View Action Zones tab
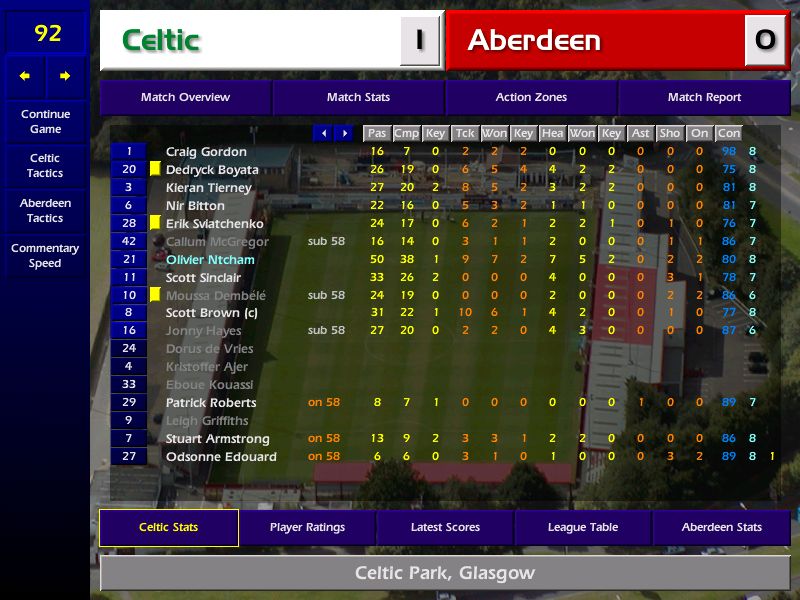 coord(531,97)
